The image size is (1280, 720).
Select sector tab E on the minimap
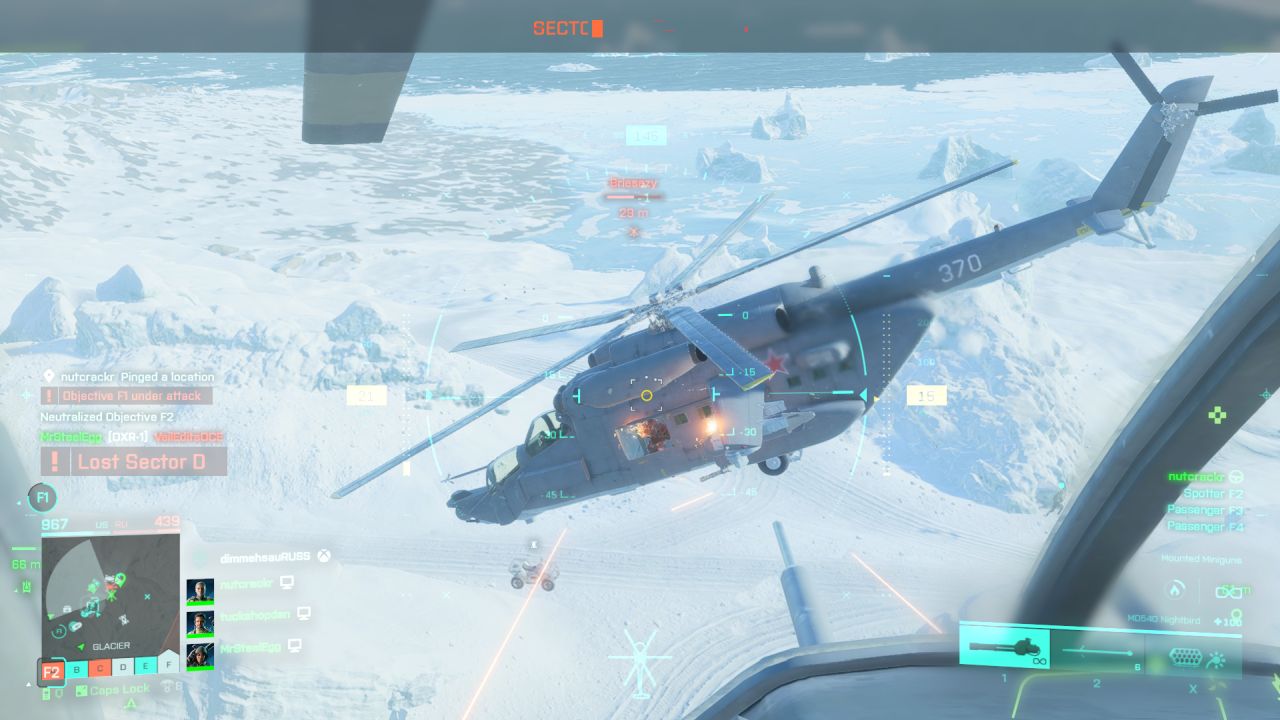pos(146,667)
